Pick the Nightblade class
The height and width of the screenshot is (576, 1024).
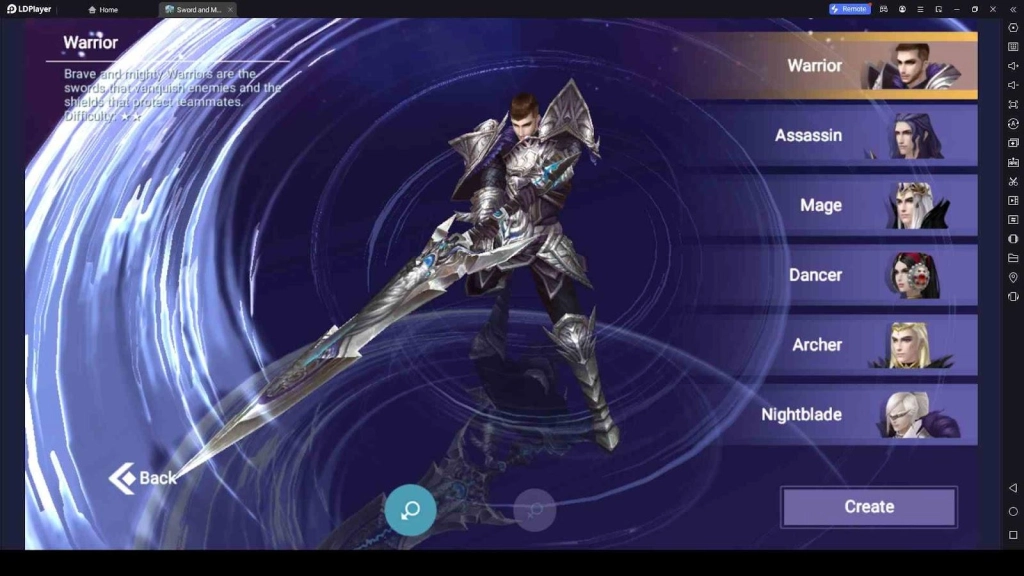tap(840, 414)
